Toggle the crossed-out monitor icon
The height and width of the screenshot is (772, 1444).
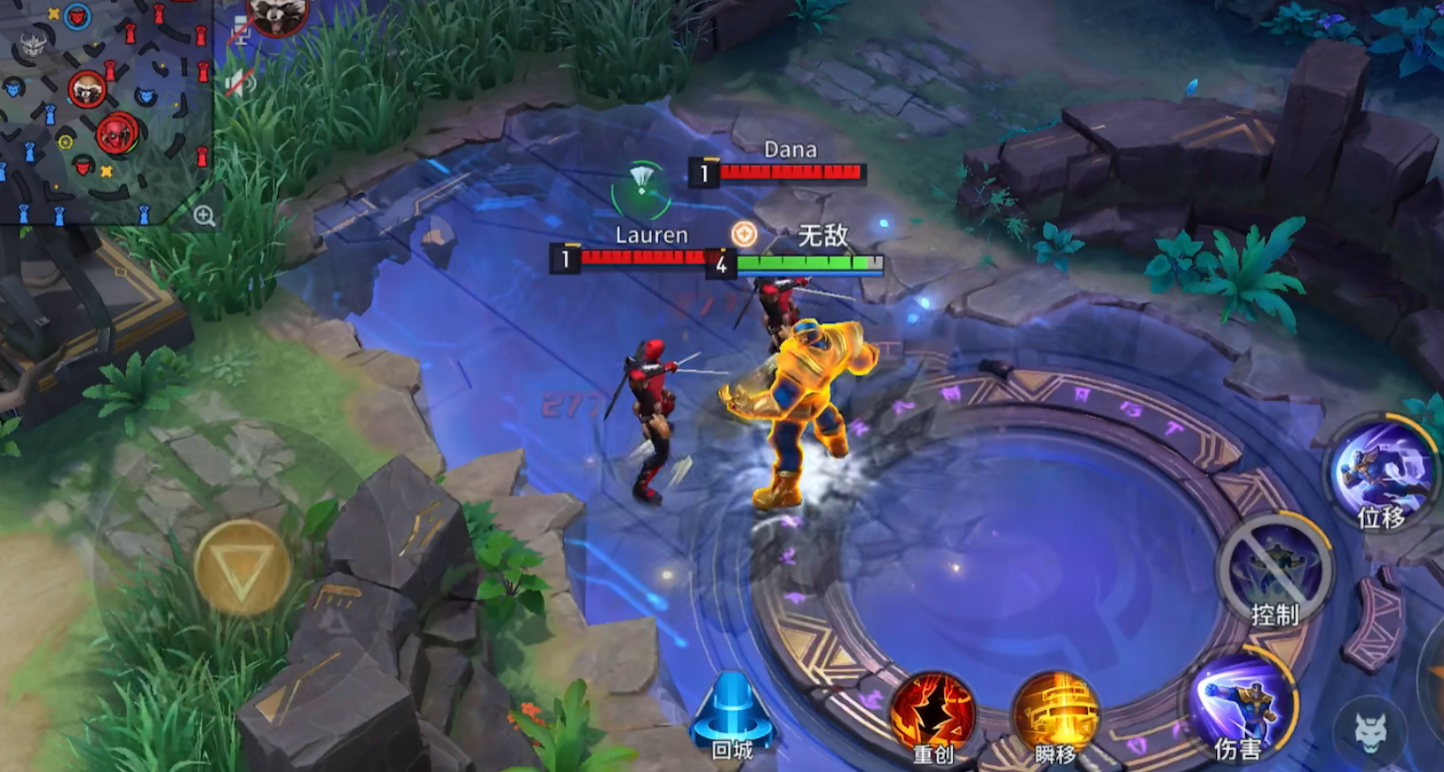(240, 32)
